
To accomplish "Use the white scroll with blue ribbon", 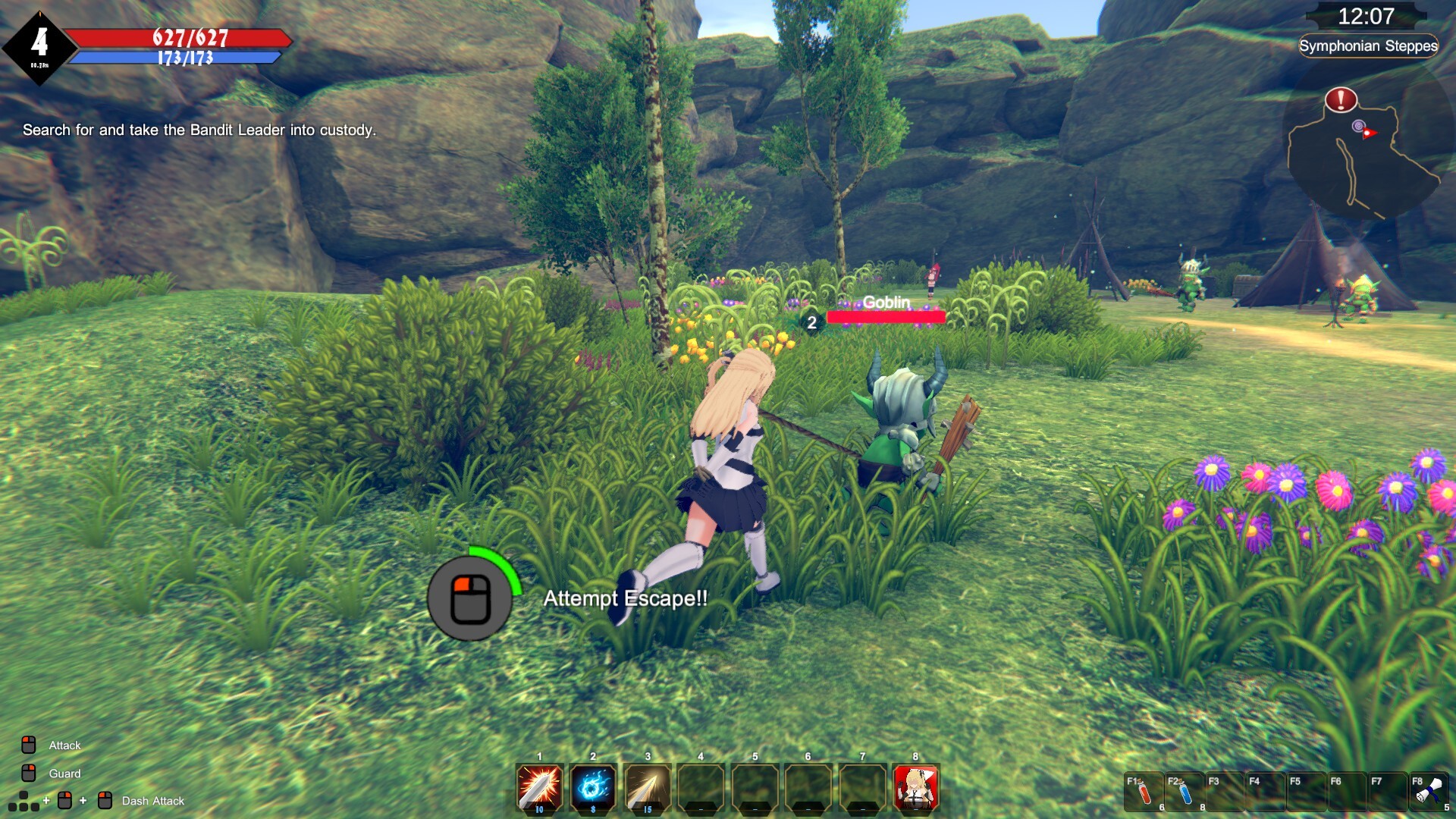I will coord(1429,792).
